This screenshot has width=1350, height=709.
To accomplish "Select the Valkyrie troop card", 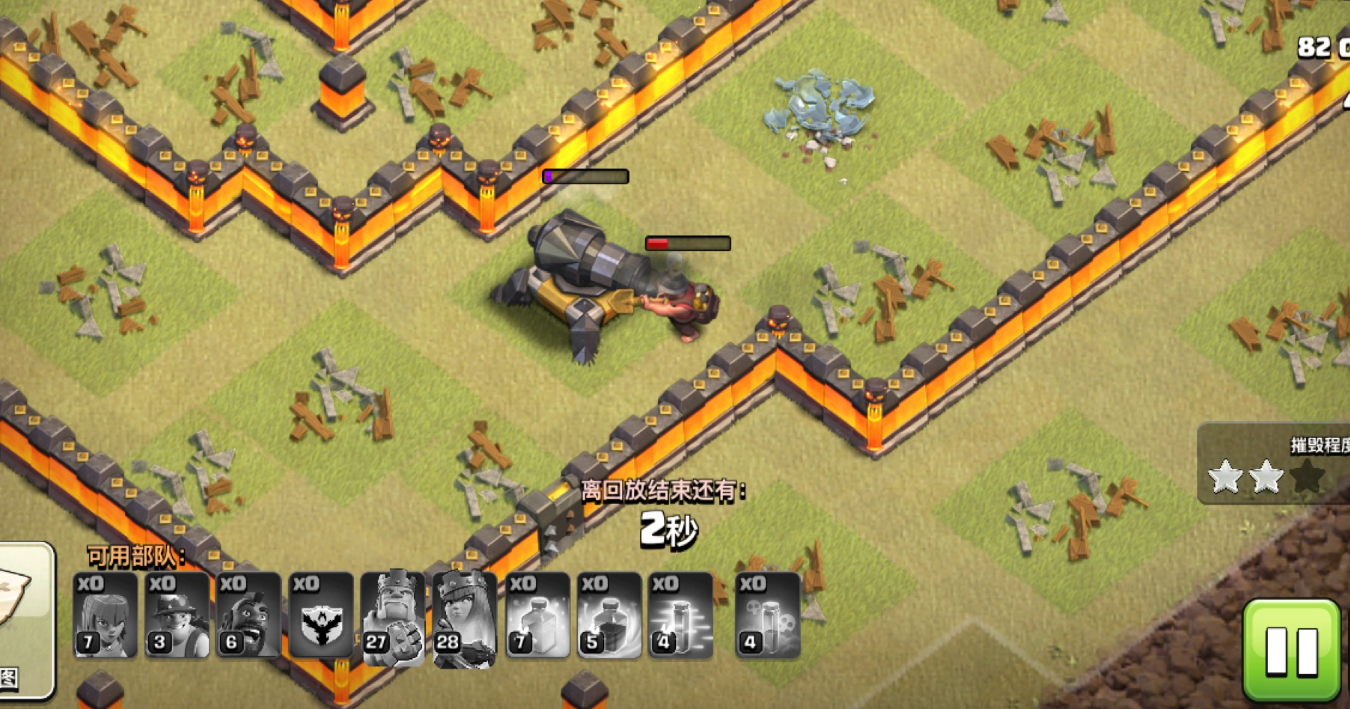I will 105,615.
